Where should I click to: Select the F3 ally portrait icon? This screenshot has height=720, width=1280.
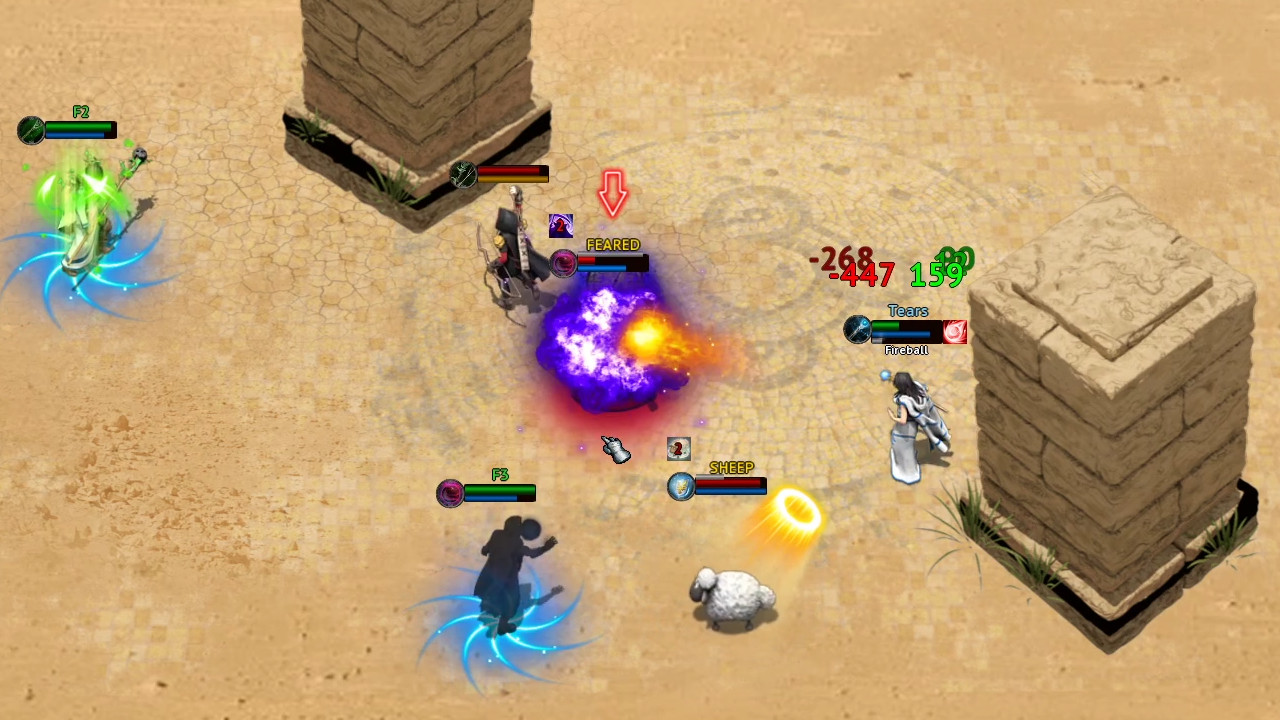click(x=450, y=492)
